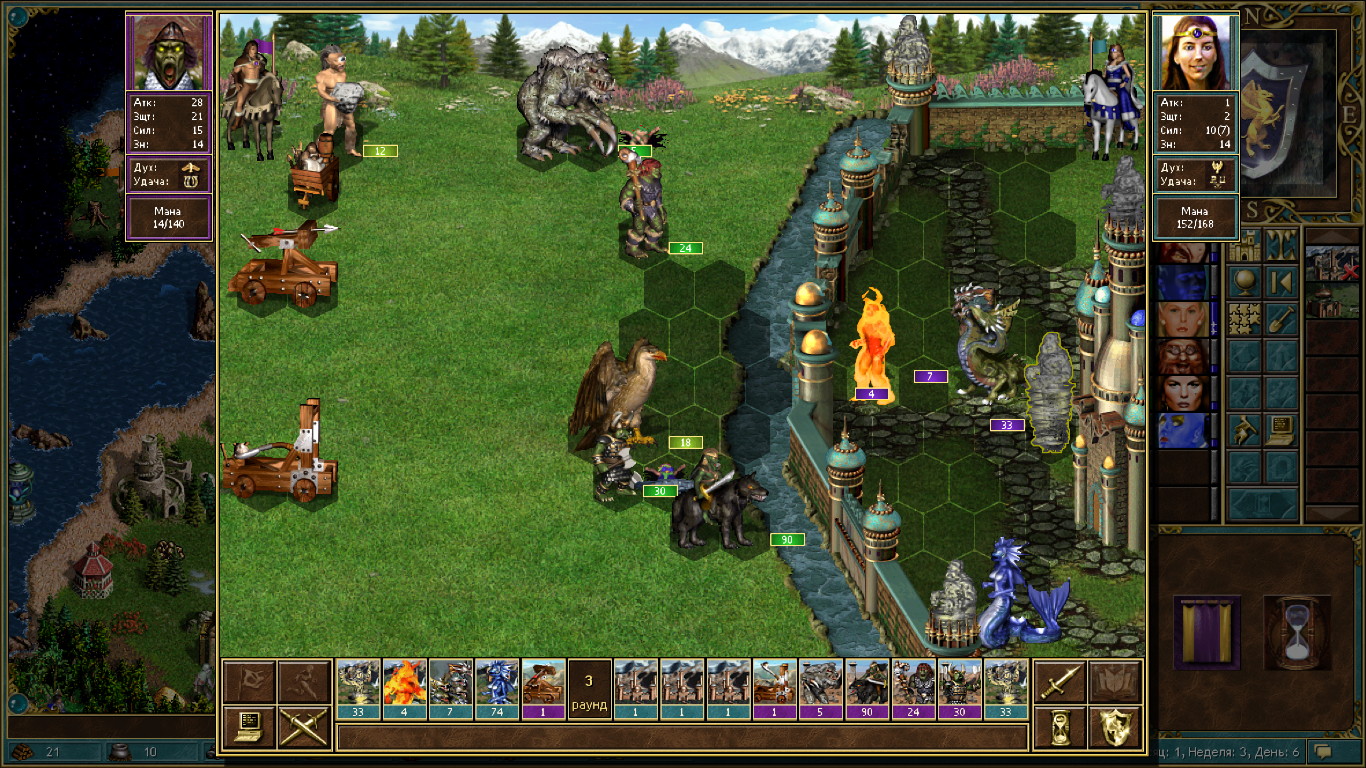Open the spellbook to cast a spell
This screenshot has height=768, width=1366.
(1113, 682)
